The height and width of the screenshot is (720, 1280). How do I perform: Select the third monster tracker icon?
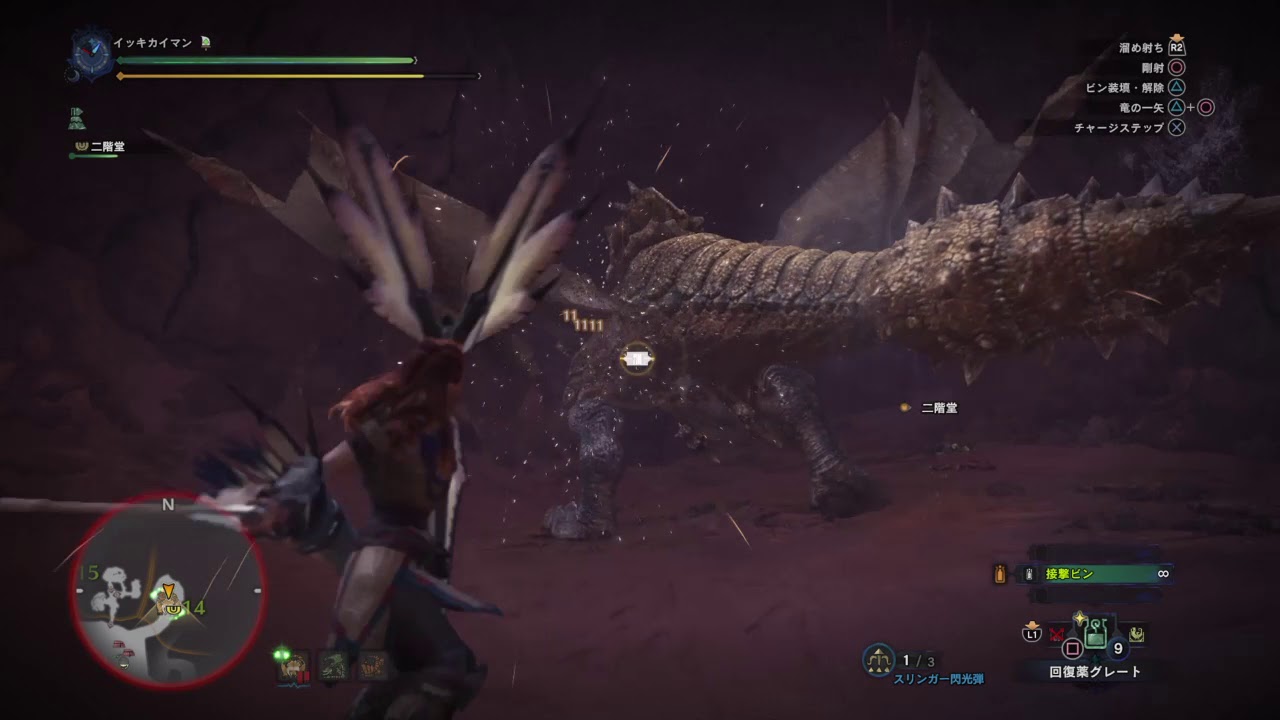(x=372, y=665)
